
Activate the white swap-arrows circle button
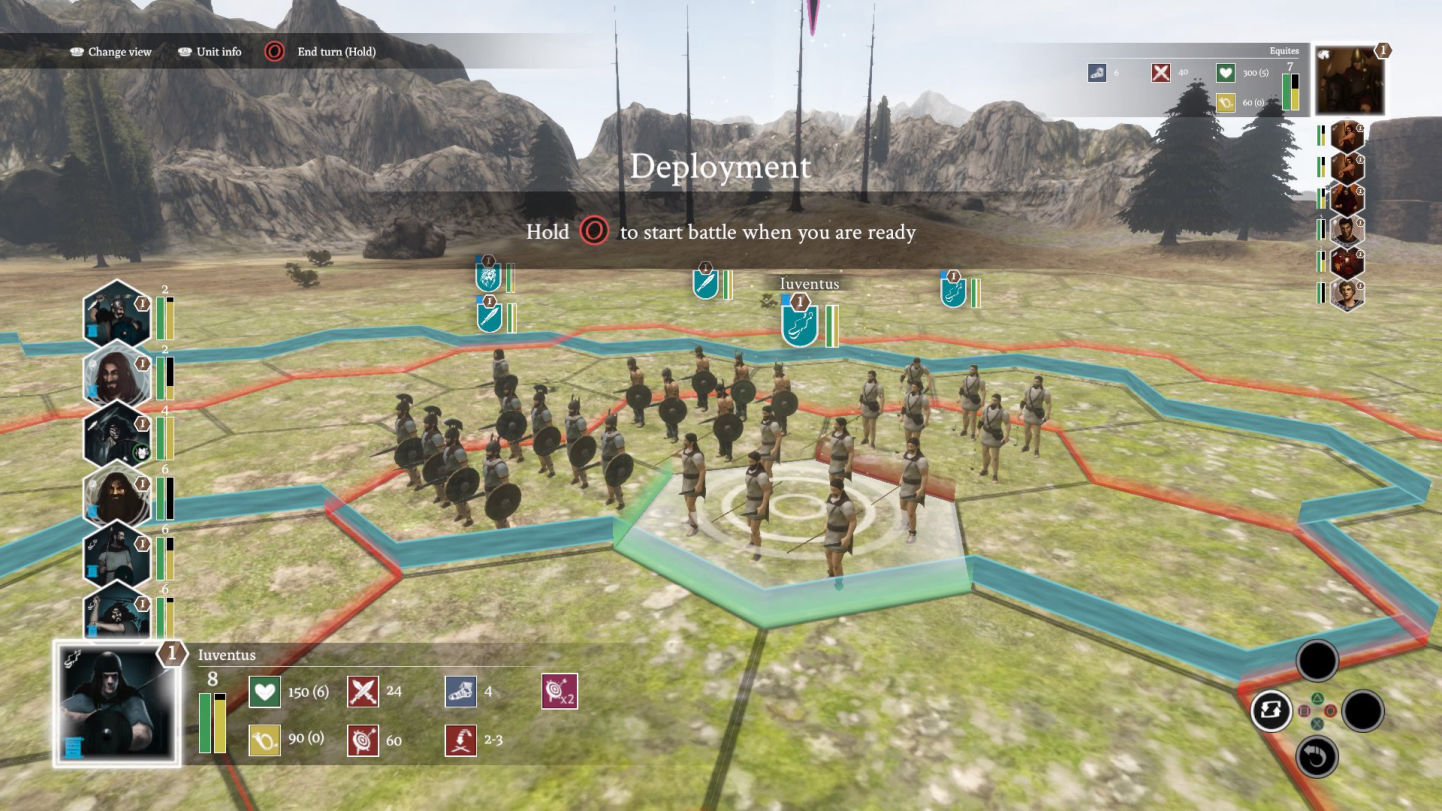coord(1271,711)
